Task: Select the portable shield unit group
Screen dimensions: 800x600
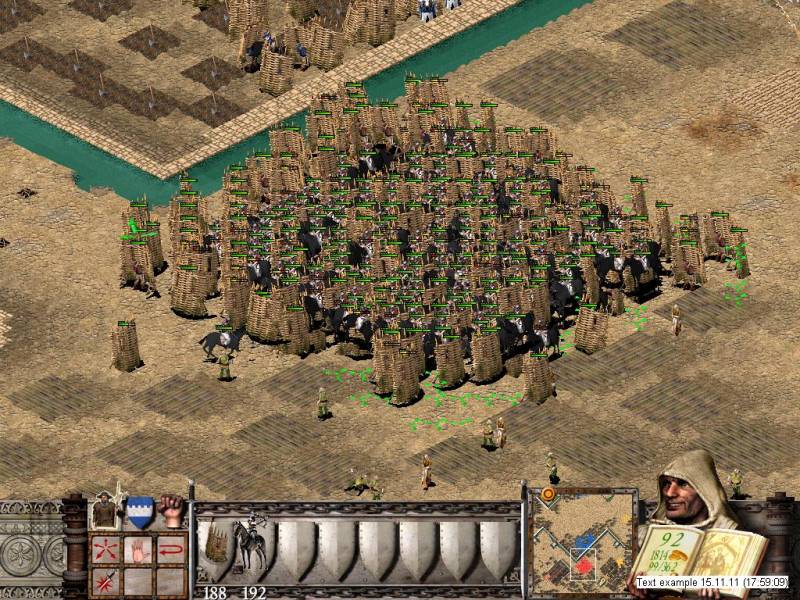Action: tap(217, 545)
